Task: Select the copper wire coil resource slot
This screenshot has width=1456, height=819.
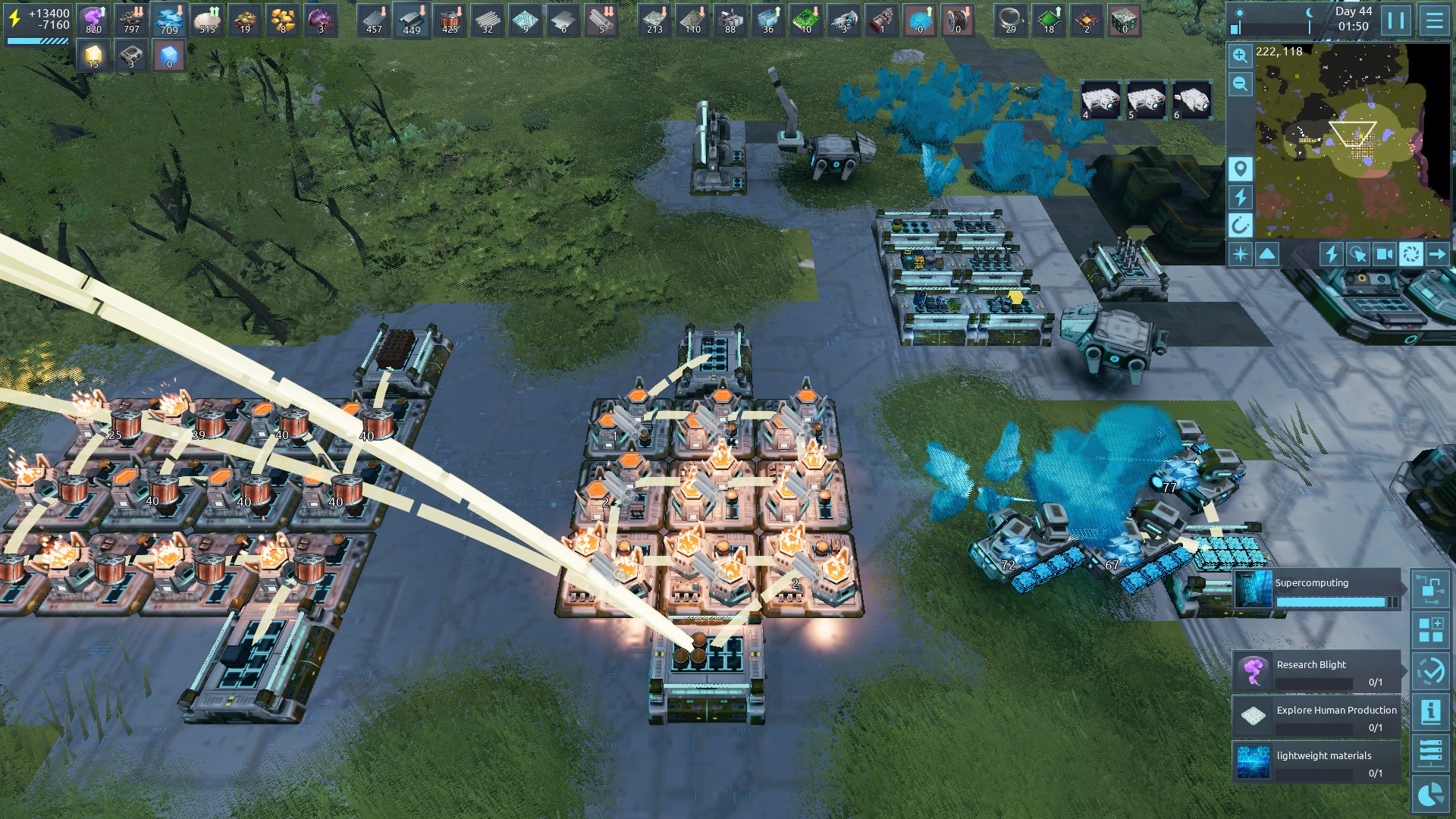Action: (450, 20)
